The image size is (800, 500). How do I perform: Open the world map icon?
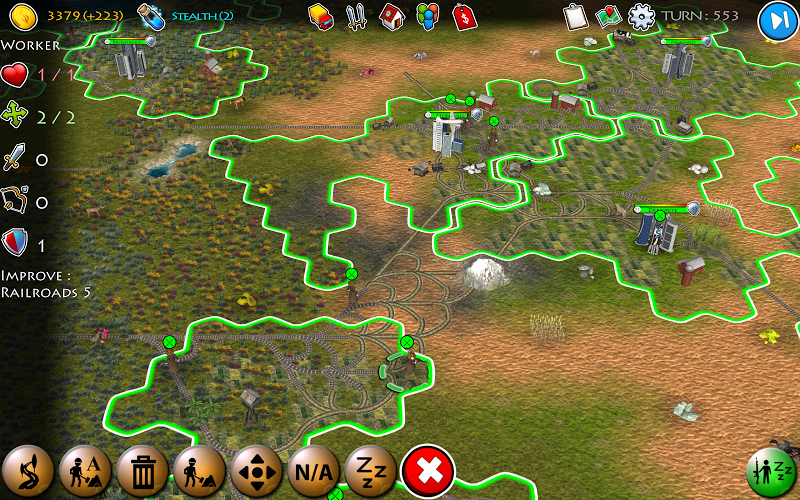(x=608, y=17)
